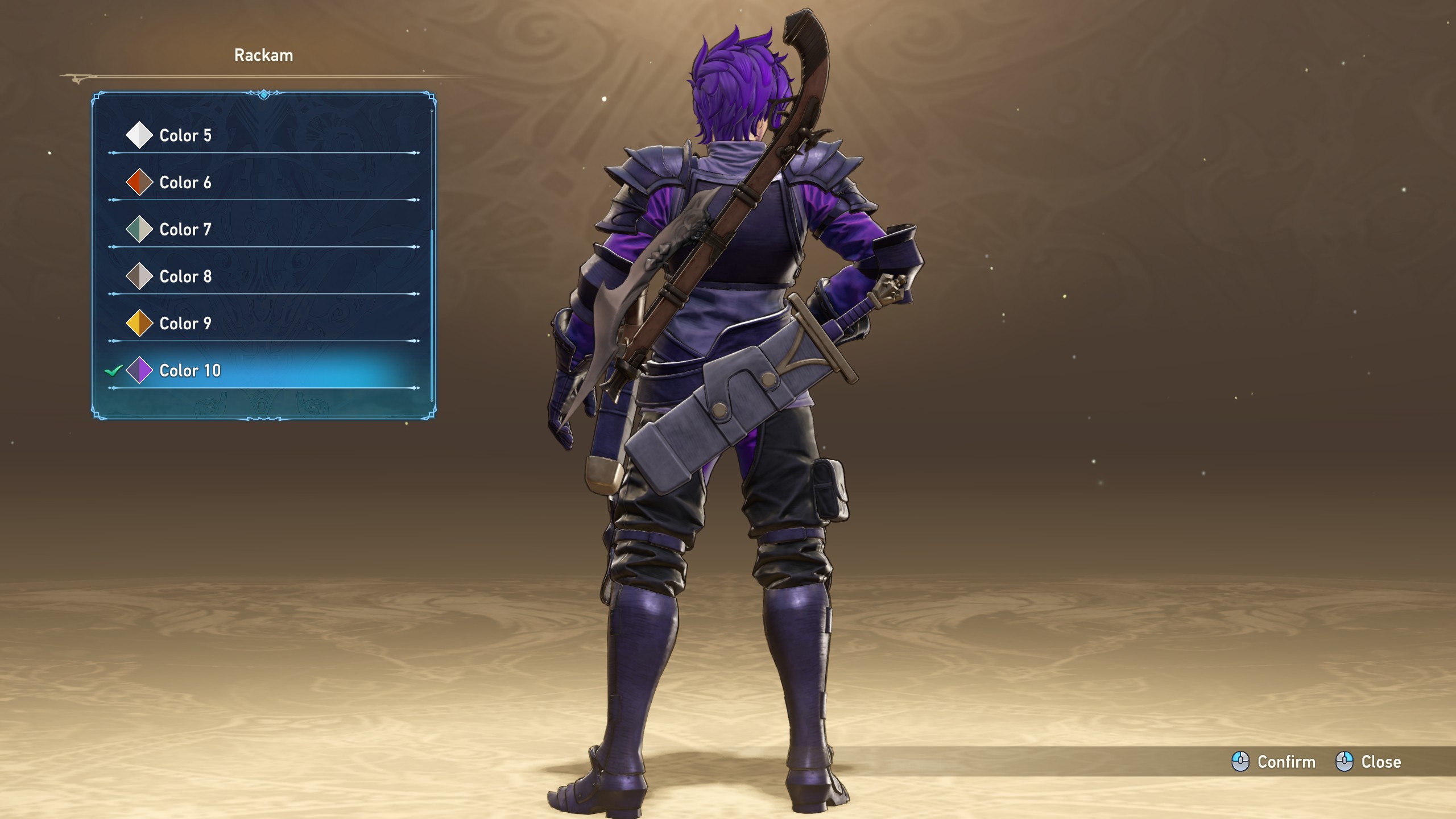Click the Confirm button

1274,762
